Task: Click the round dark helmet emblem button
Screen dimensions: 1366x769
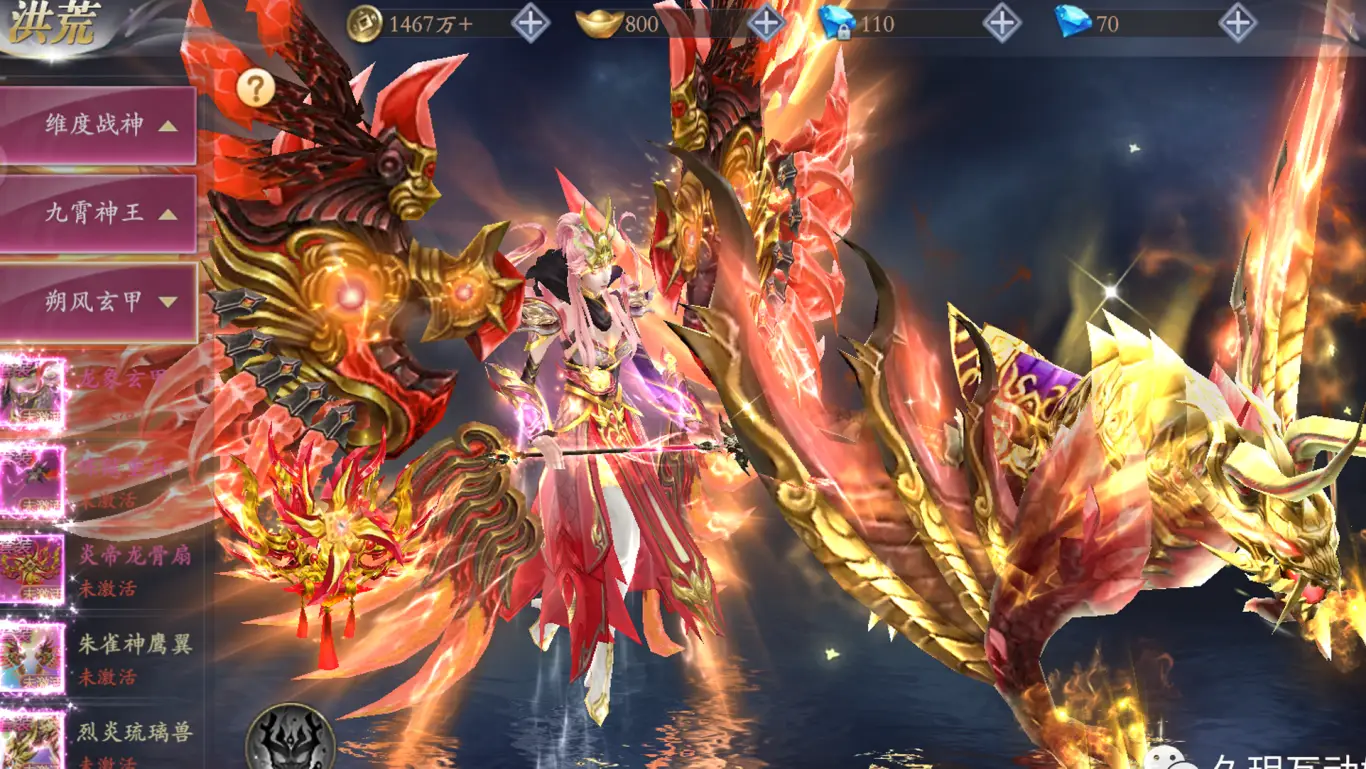Action: 290,738
